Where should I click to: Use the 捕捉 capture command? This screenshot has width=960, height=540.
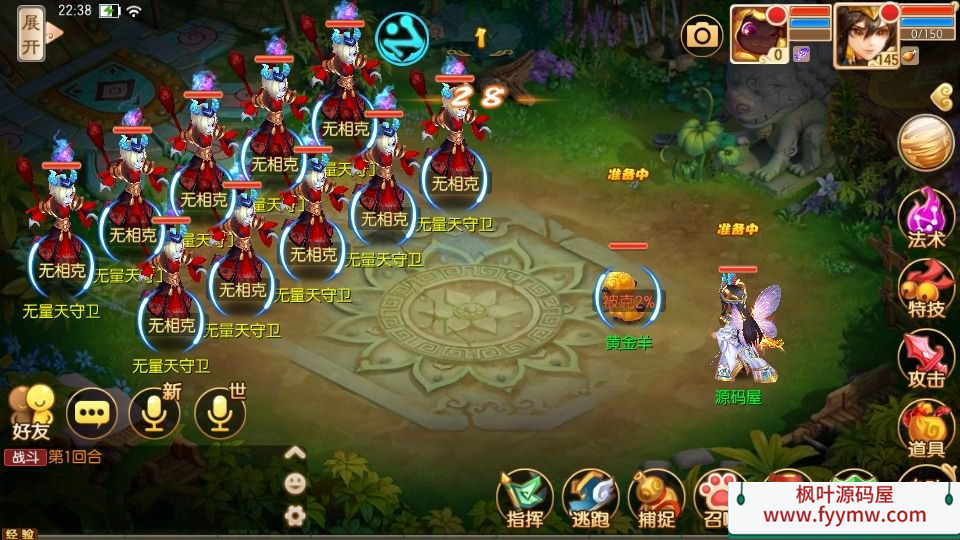[656, 497]
